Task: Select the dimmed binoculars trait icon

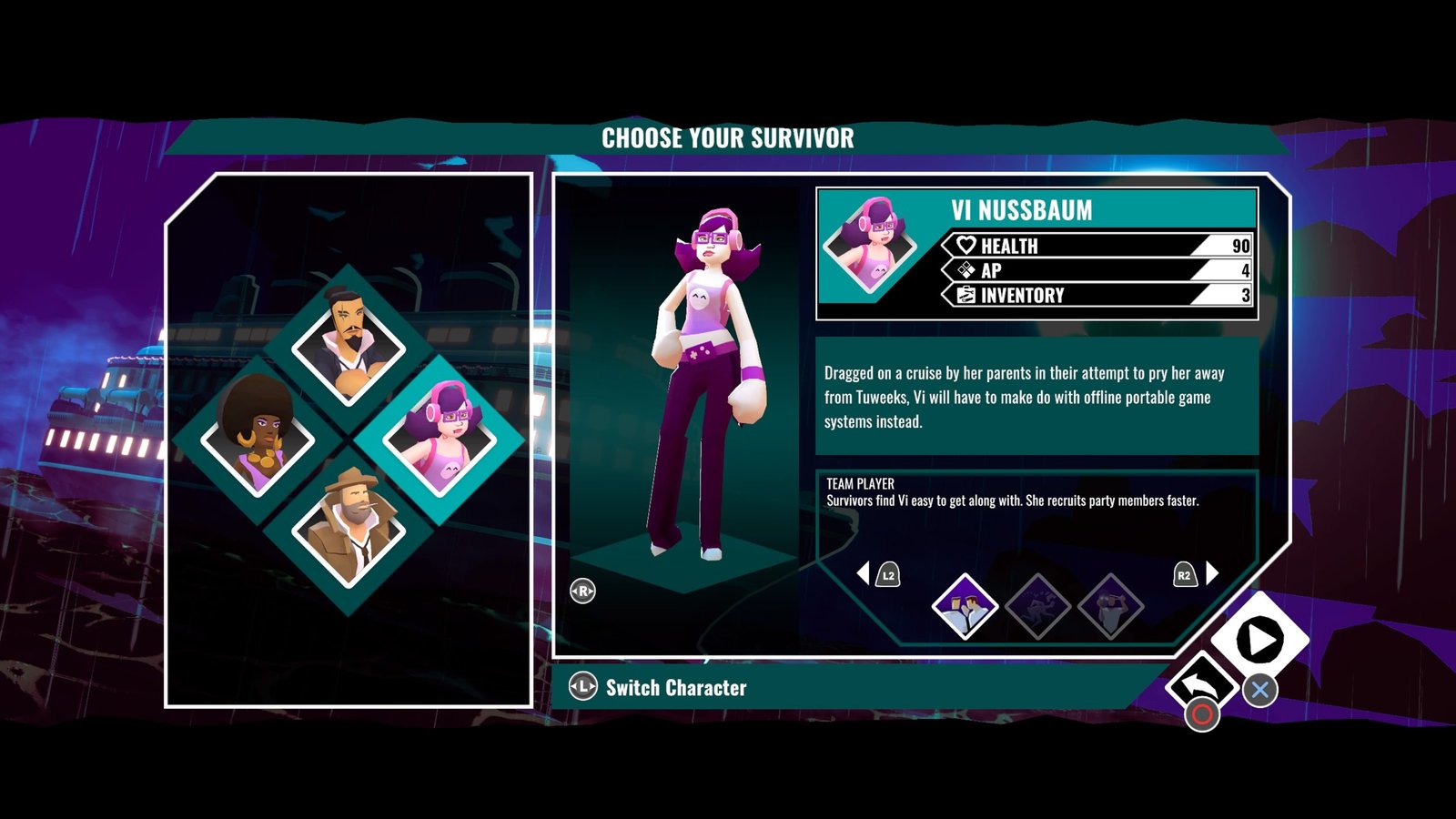Action: [x=1111, y=606]
